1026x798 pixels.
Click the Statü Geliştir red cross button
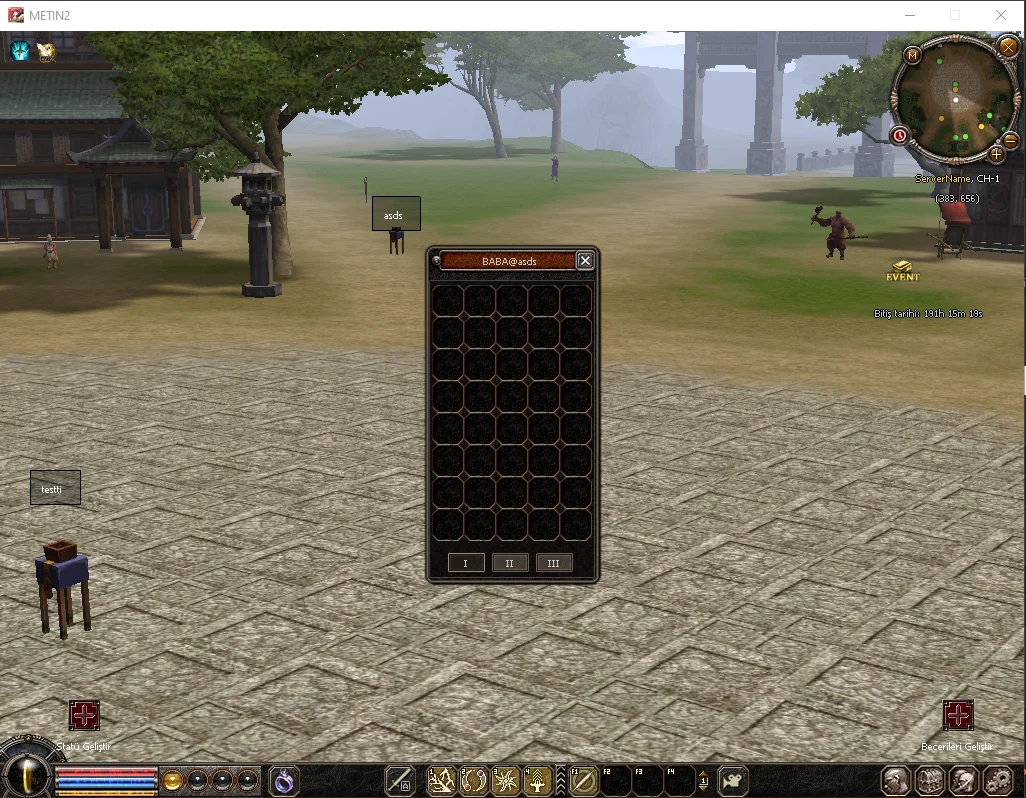[x=84, y=715]
